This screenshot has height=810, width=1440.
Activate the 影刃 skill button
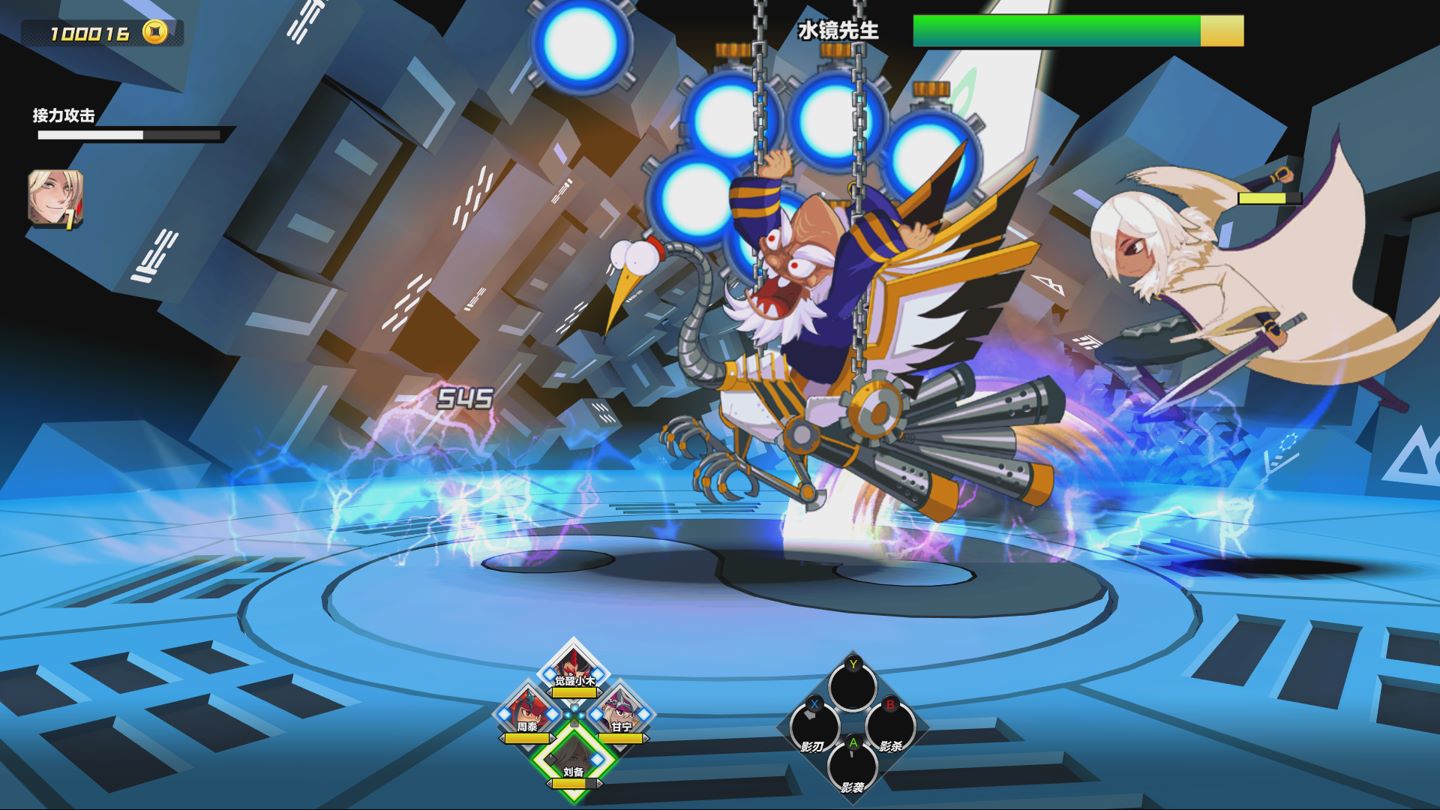tap(814, 727)
